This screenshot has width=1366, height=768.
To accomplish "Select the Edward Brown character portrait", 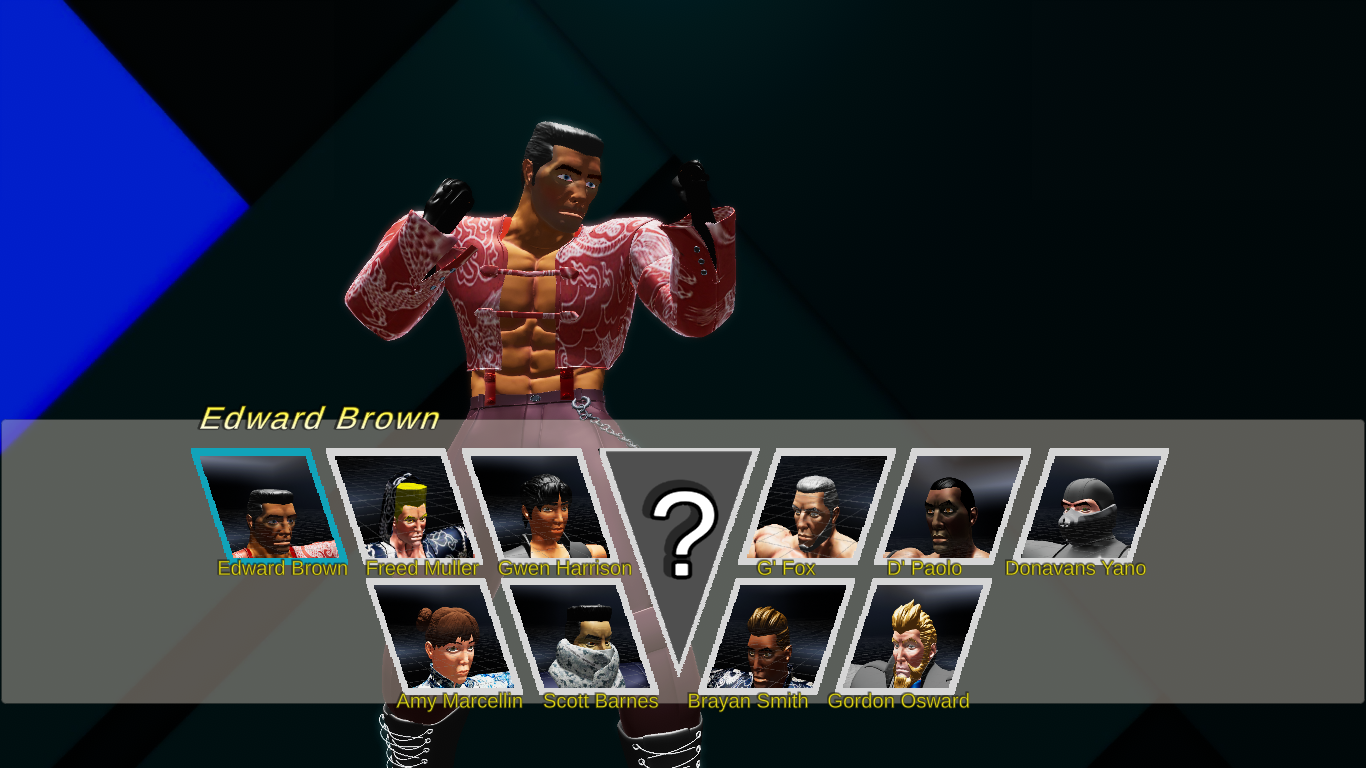I will [x=268, y=505].
